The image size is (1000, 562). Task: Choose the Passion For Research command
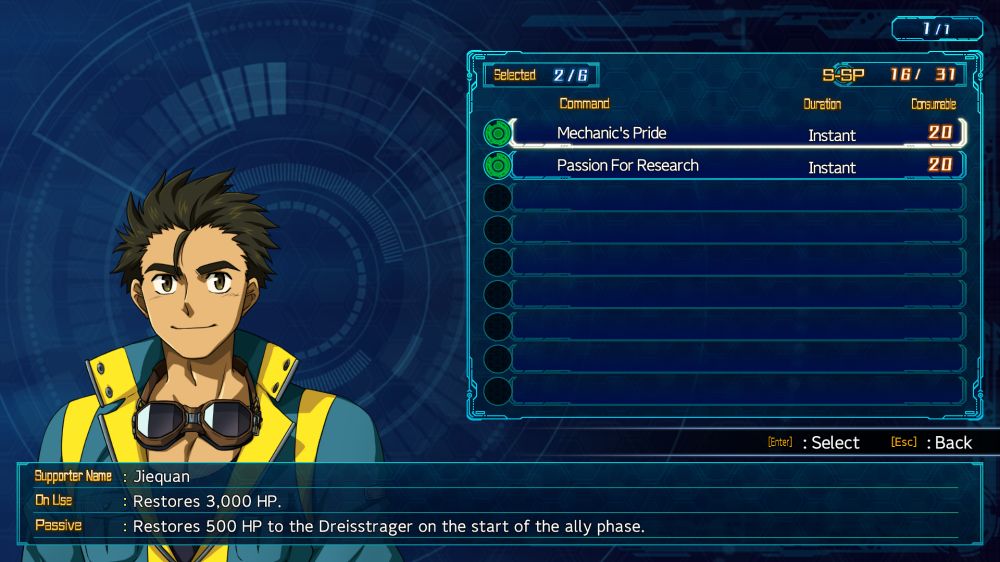point(627,165)
